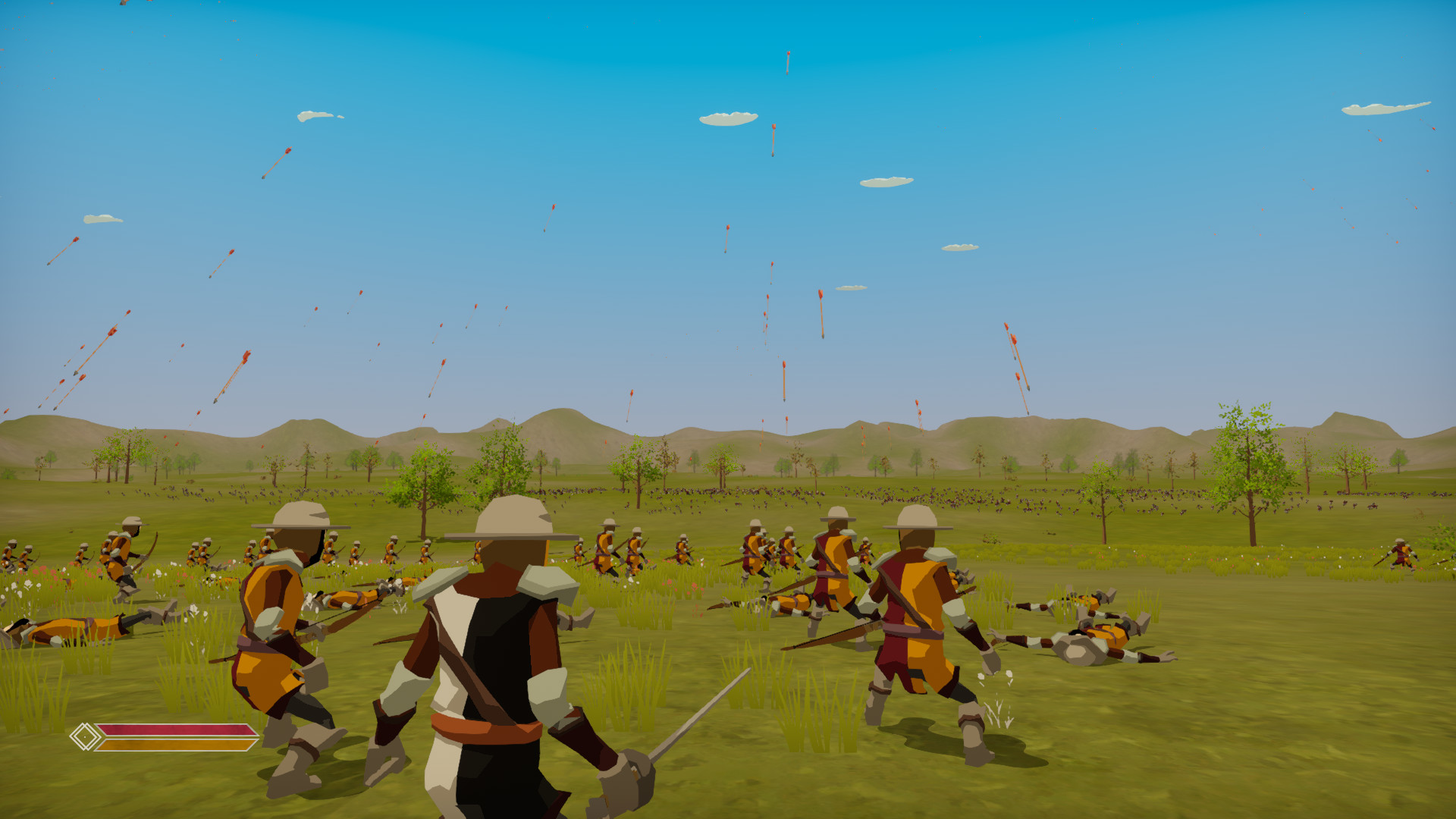Click the diamond-shaped HUD emblem
The height and width of the screenshot is (819, 1456).
point(86,737)
